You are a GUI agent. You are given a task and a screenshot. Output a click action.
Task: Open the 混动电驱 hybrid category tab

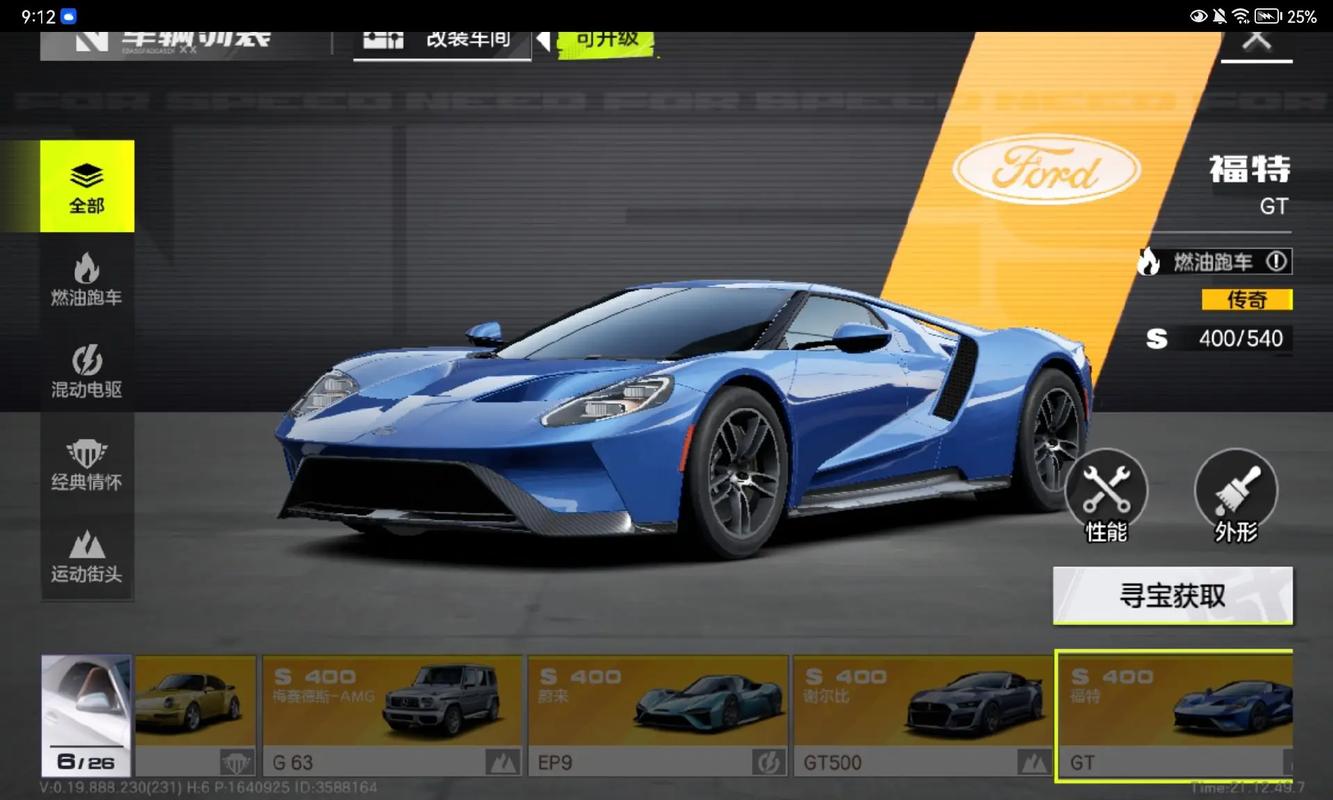pos(87,371)
